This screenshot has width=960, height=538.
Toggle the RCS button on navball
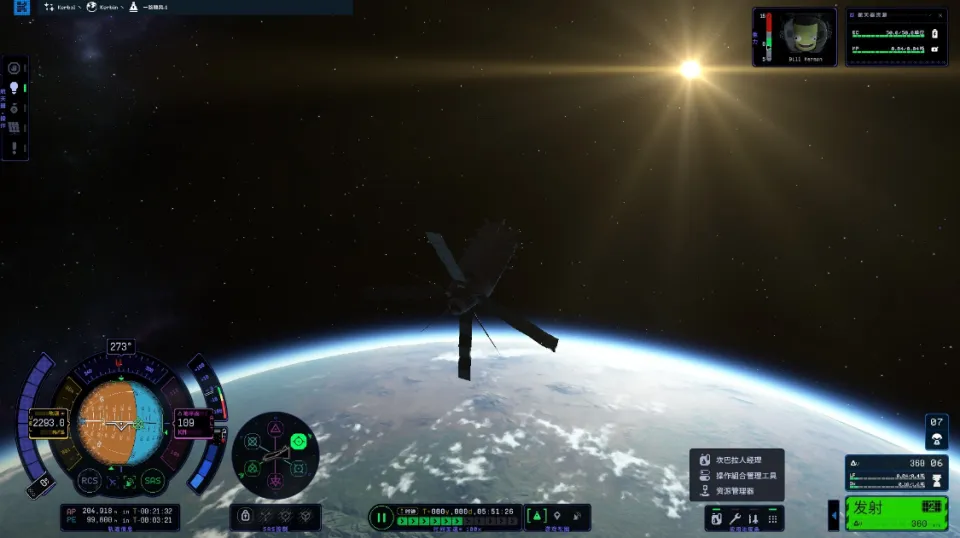point(90,481)
